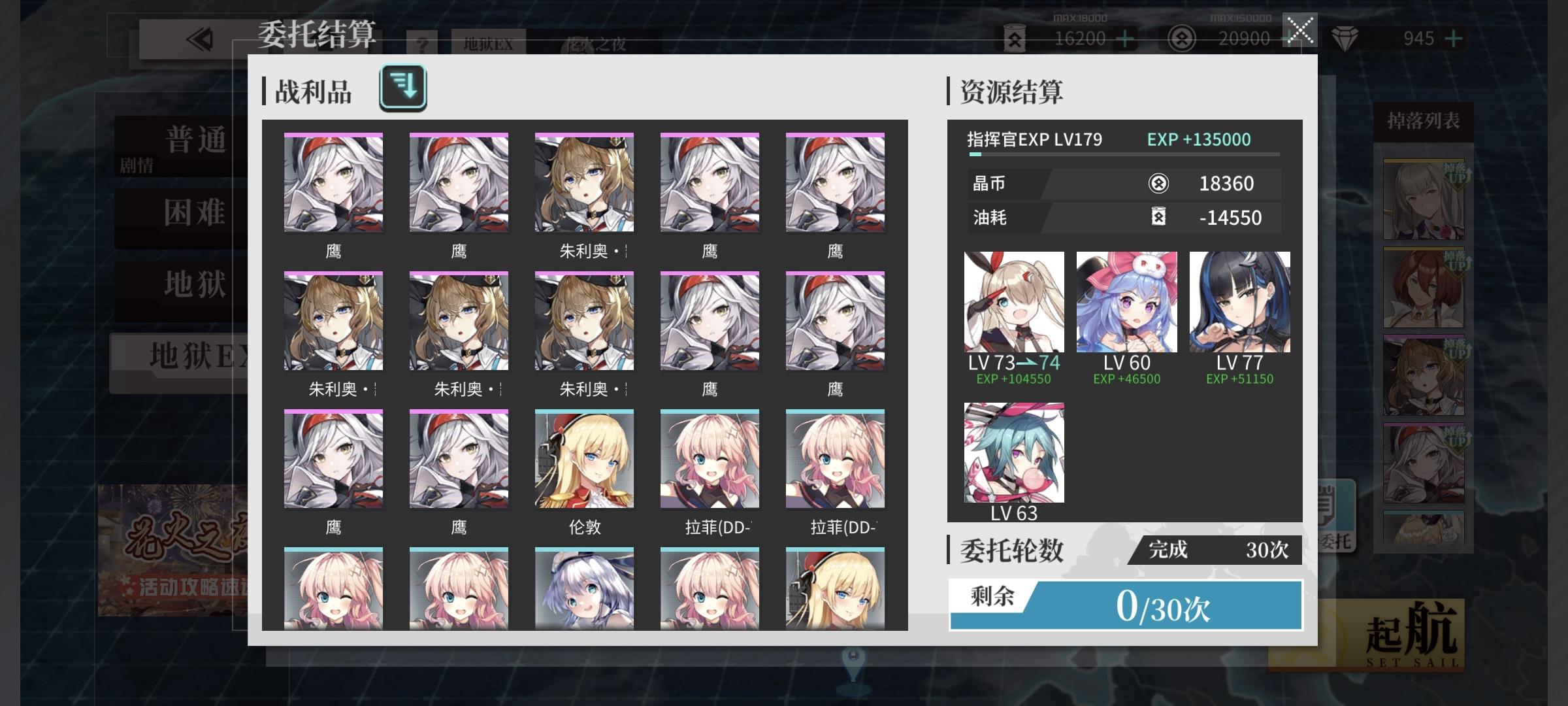Select the 伦敦 loot thumbnail
This screenshot has height=706, width=1568.
click(x=583, y=458)
